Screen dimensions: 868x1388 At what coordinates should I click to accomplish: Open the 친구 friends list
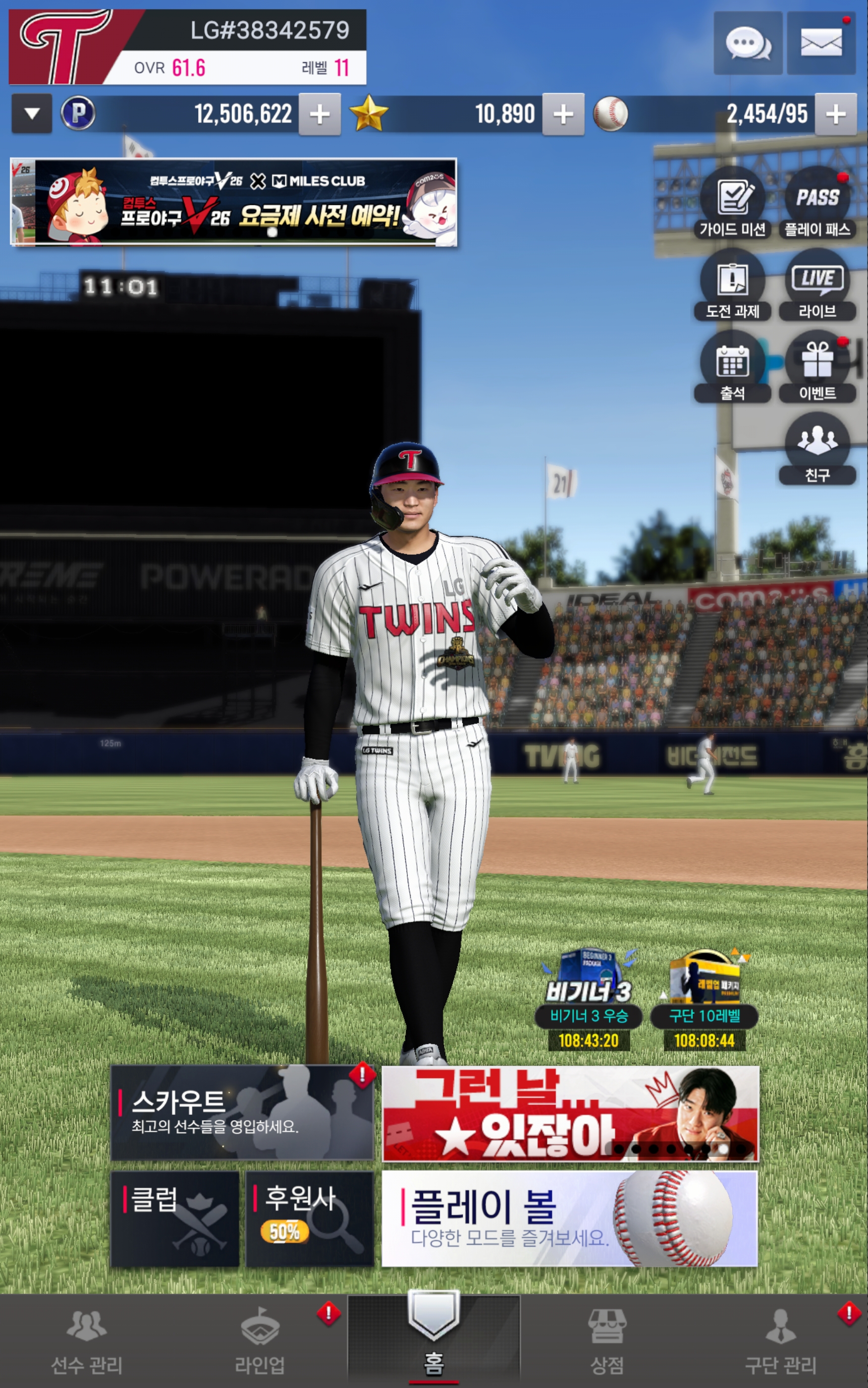(x=817, y=449)
